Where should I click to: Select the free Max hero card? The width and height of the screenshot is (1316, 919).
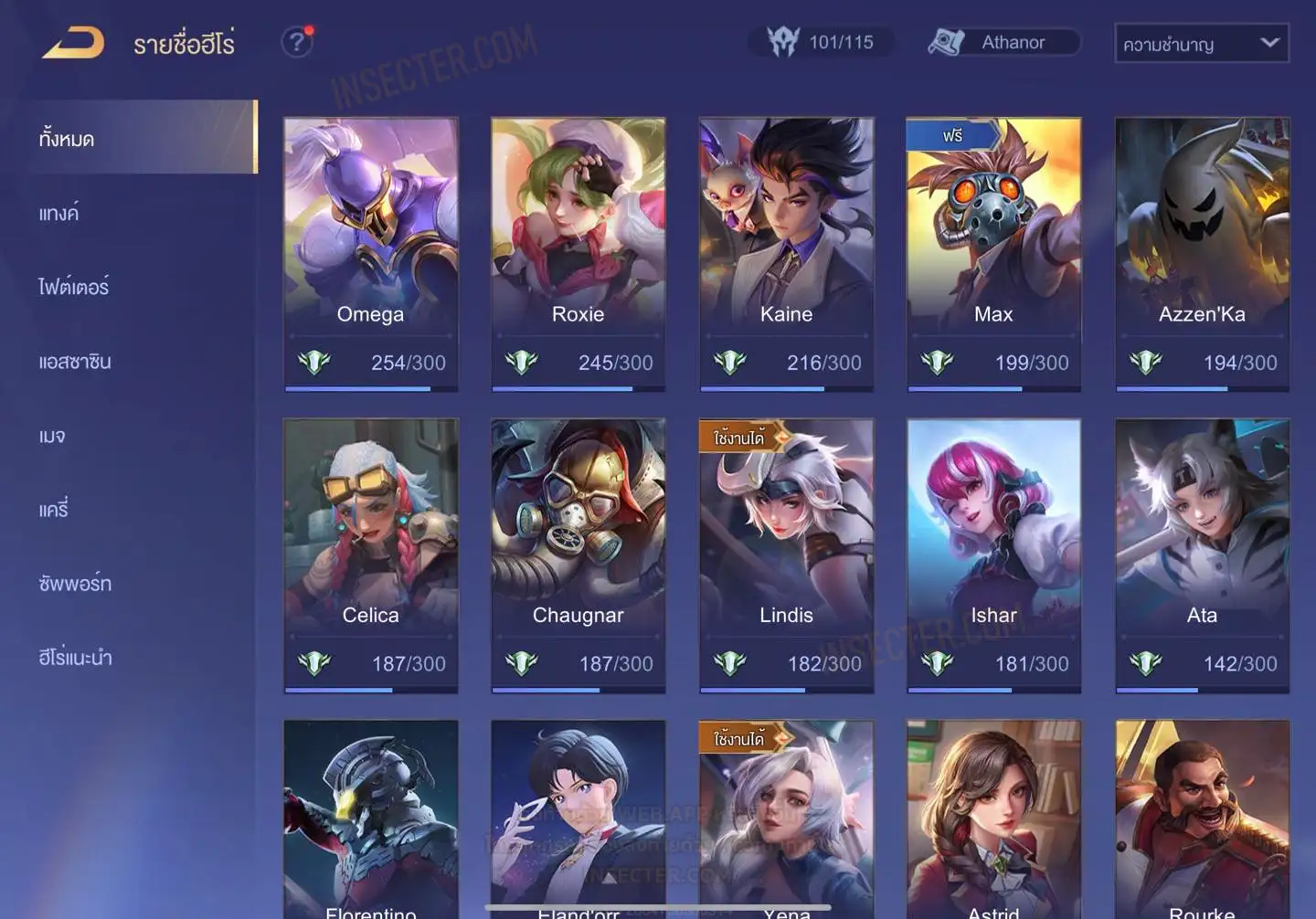tap(993, 254)
